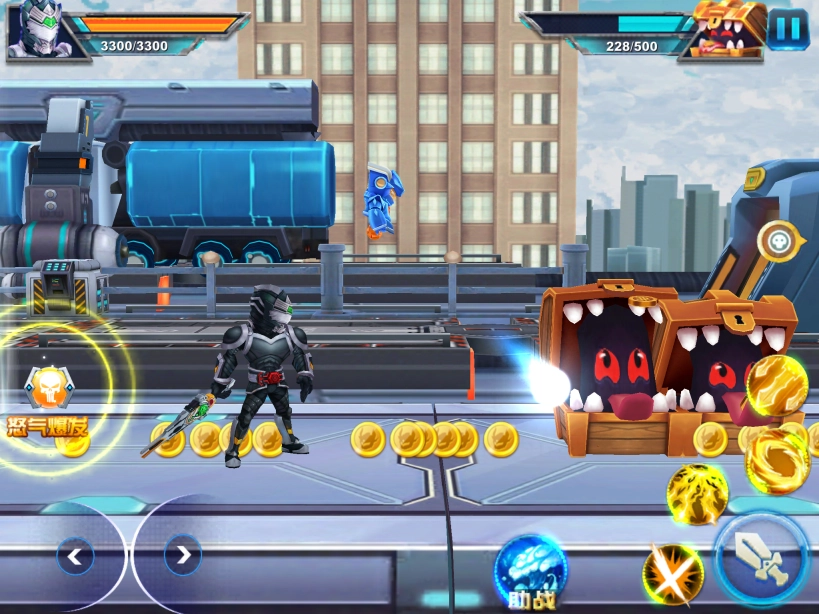Cast the golden whirlwind ring skill
819x614 pixels.
pyautogui.click(x=777, y=461)
